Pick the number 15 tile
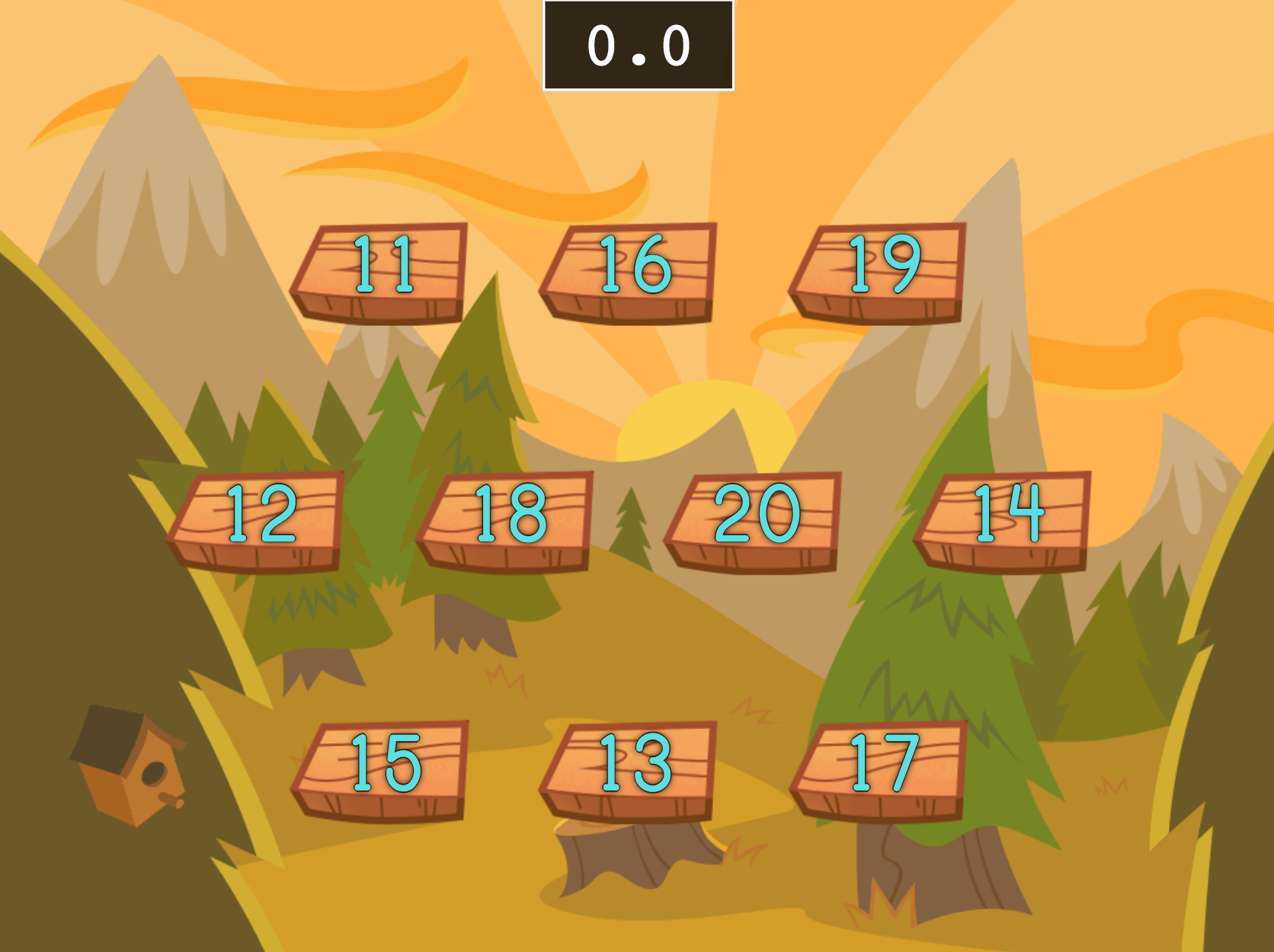 click(x=382, y=768)
